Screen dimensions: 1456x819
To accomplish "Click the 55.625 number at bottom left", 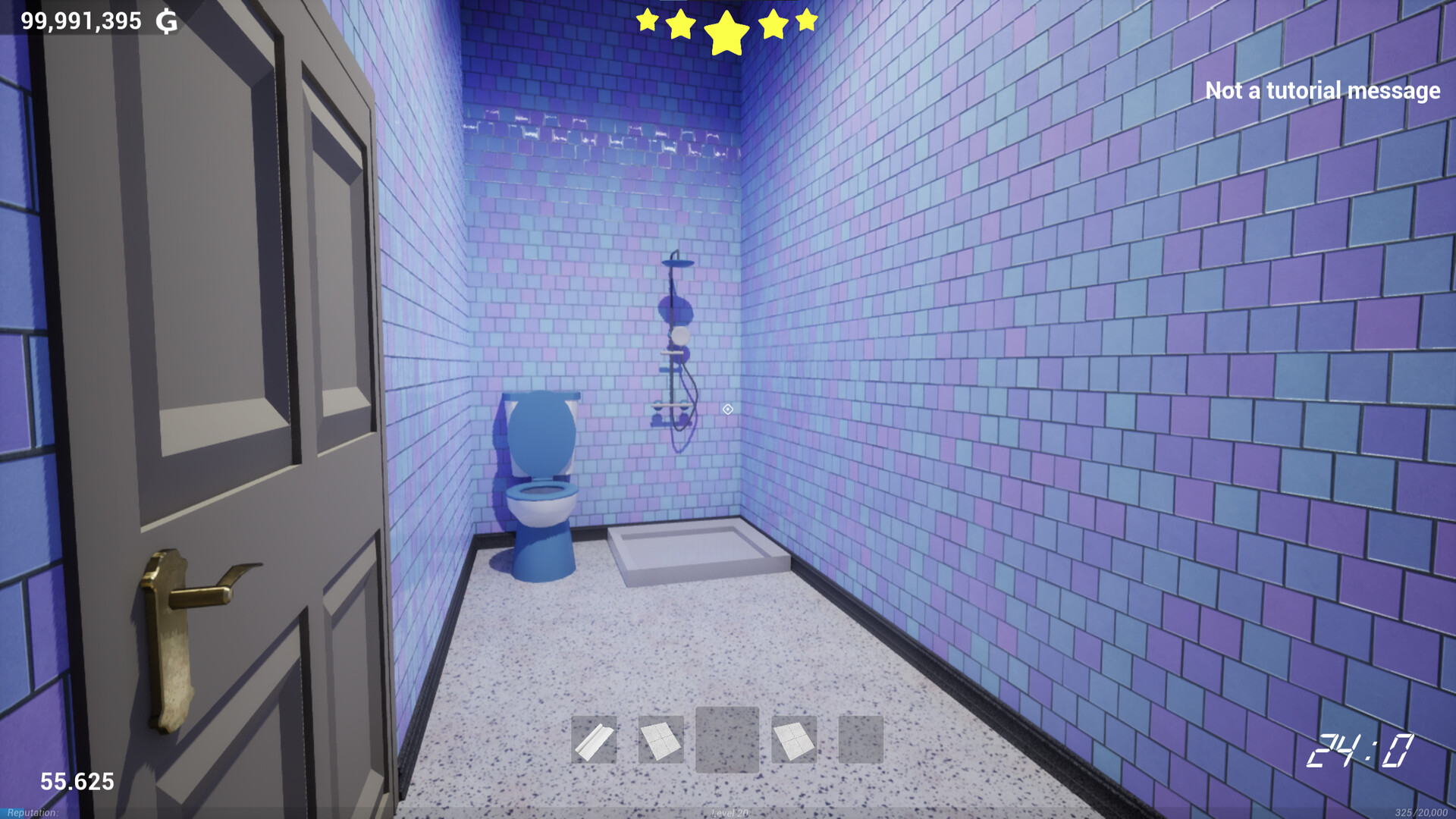I will [x=78, y=780].
